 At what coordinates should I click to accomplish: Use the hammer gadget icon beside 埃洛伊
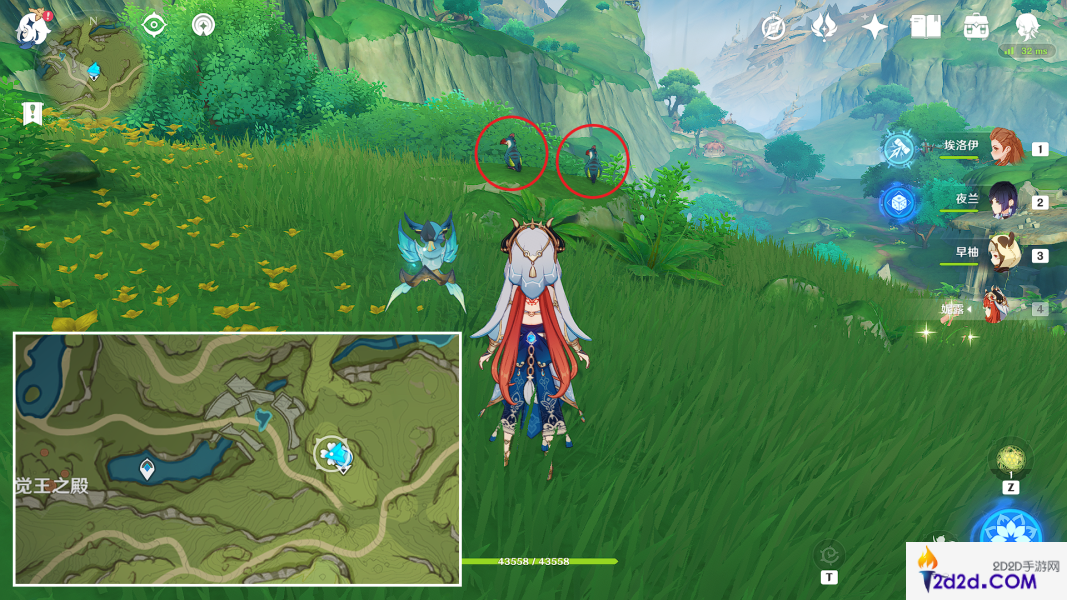click(x=897, y=149)
